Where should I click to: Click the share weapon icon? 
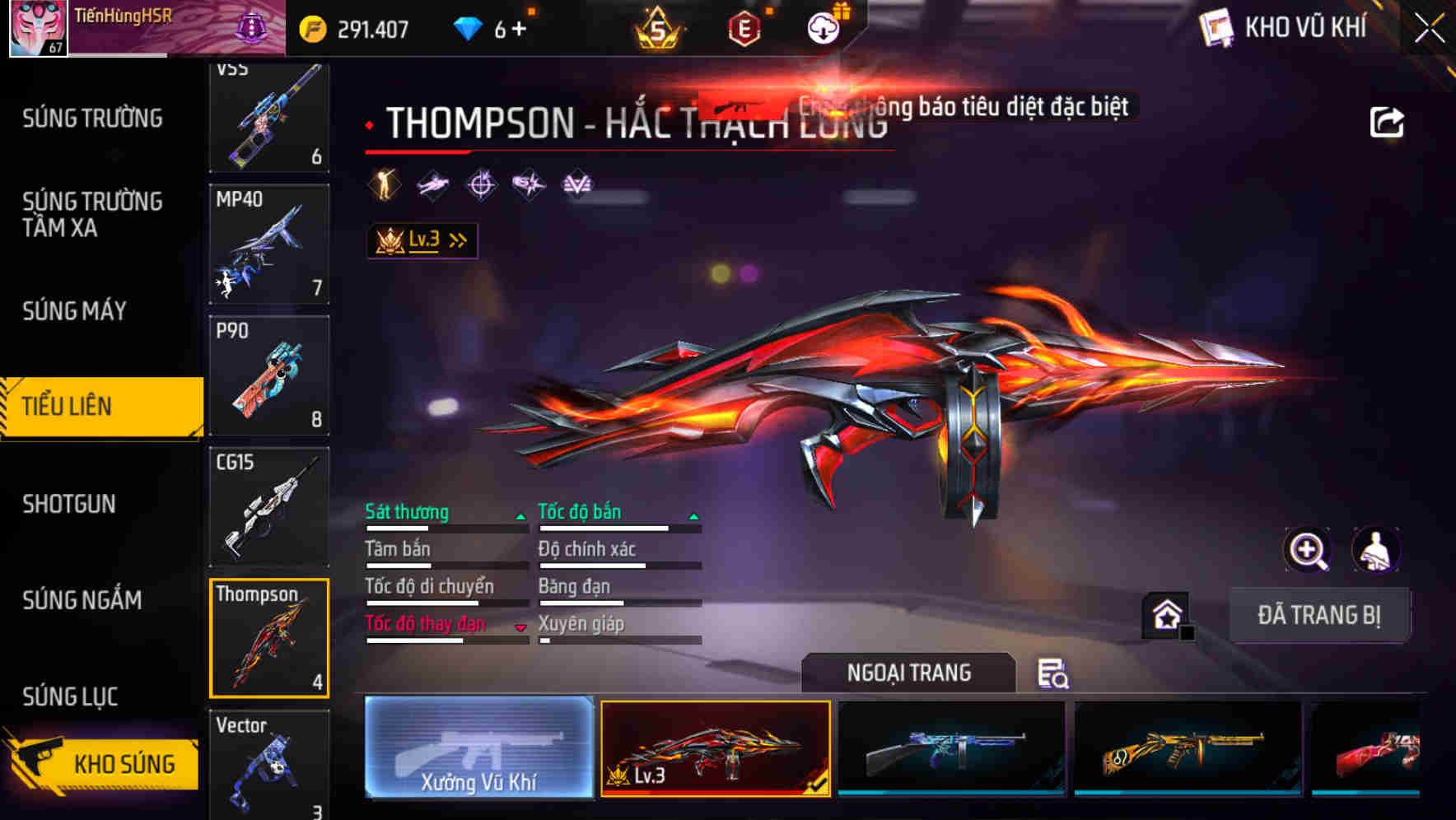(1388, 120)
